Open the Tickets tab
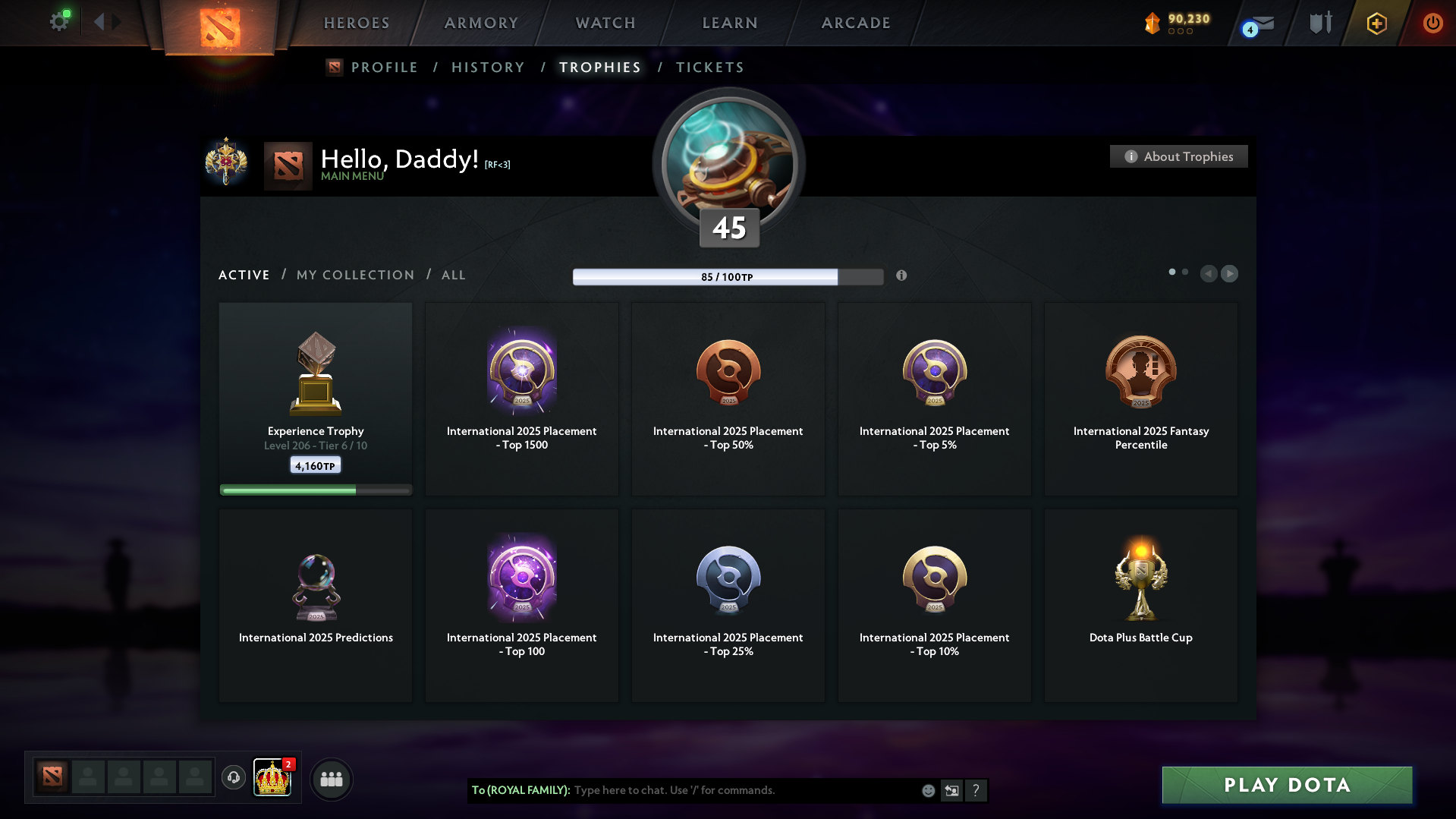This screenshot has width=1456, height=819. coord(709,68)
